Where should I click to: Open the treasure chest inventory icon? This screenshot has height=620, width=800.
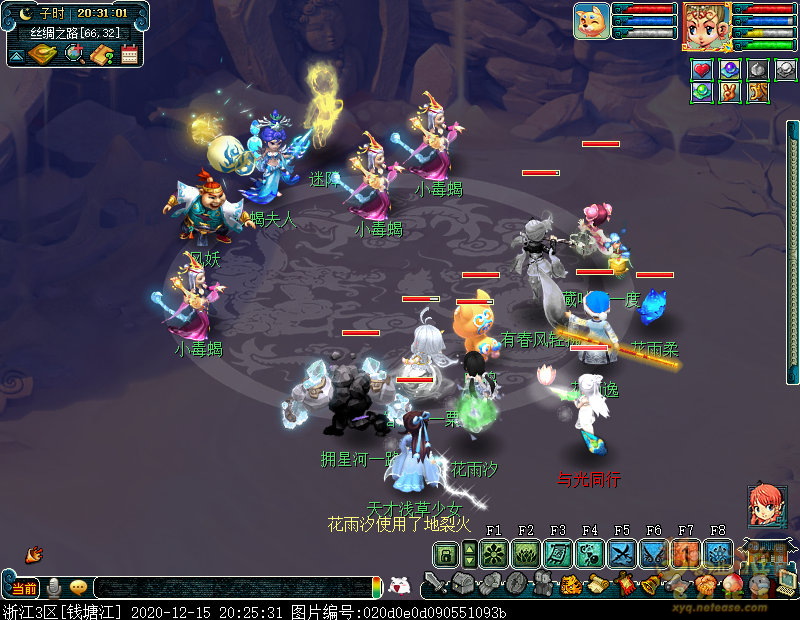[462, 584]
